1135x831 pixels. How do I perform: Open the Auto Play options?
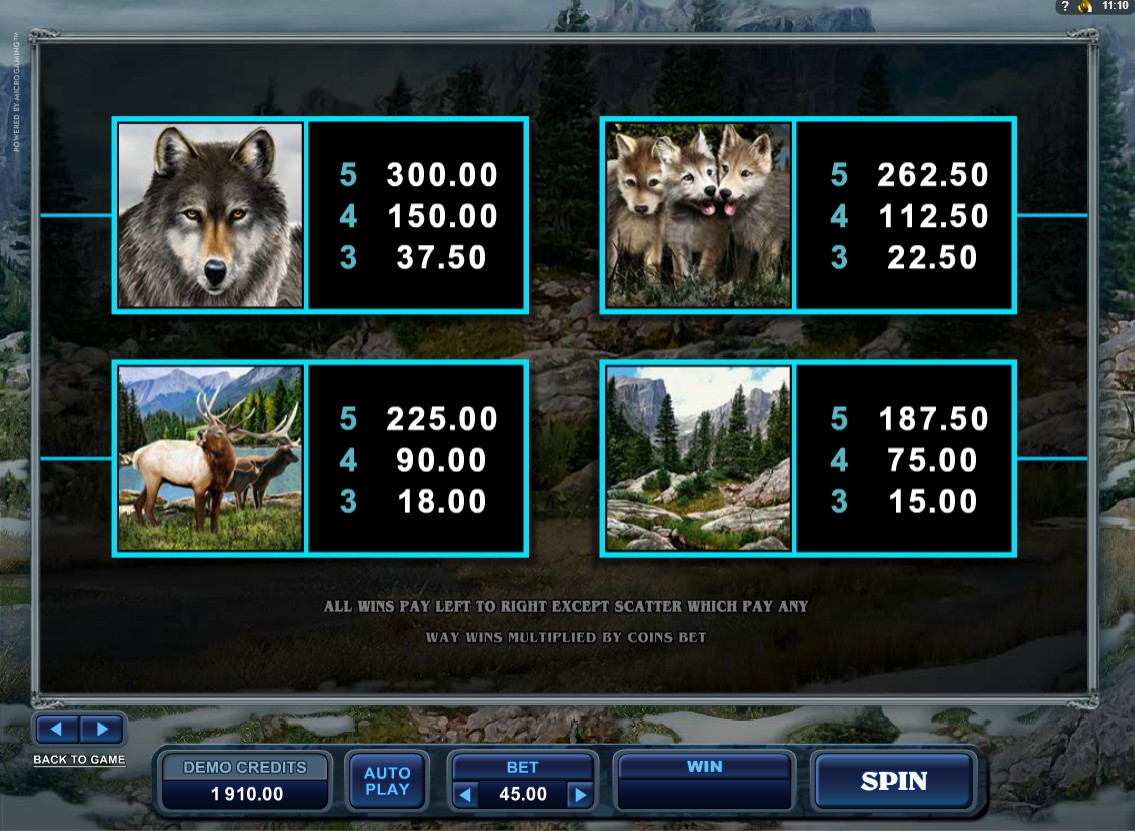point(387,781)
